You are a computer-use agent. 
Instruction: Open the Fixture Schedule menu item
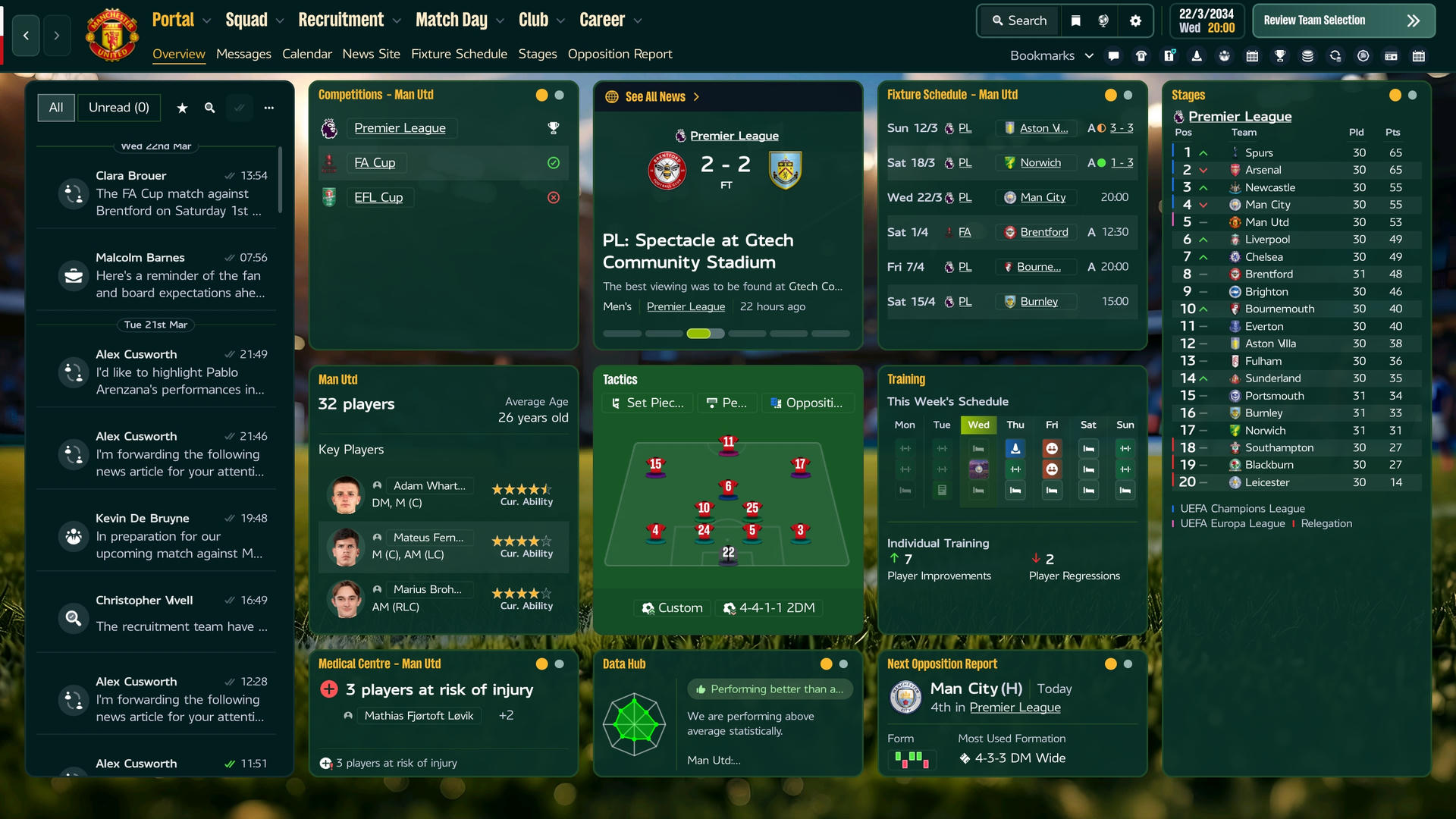click(459, 54)
